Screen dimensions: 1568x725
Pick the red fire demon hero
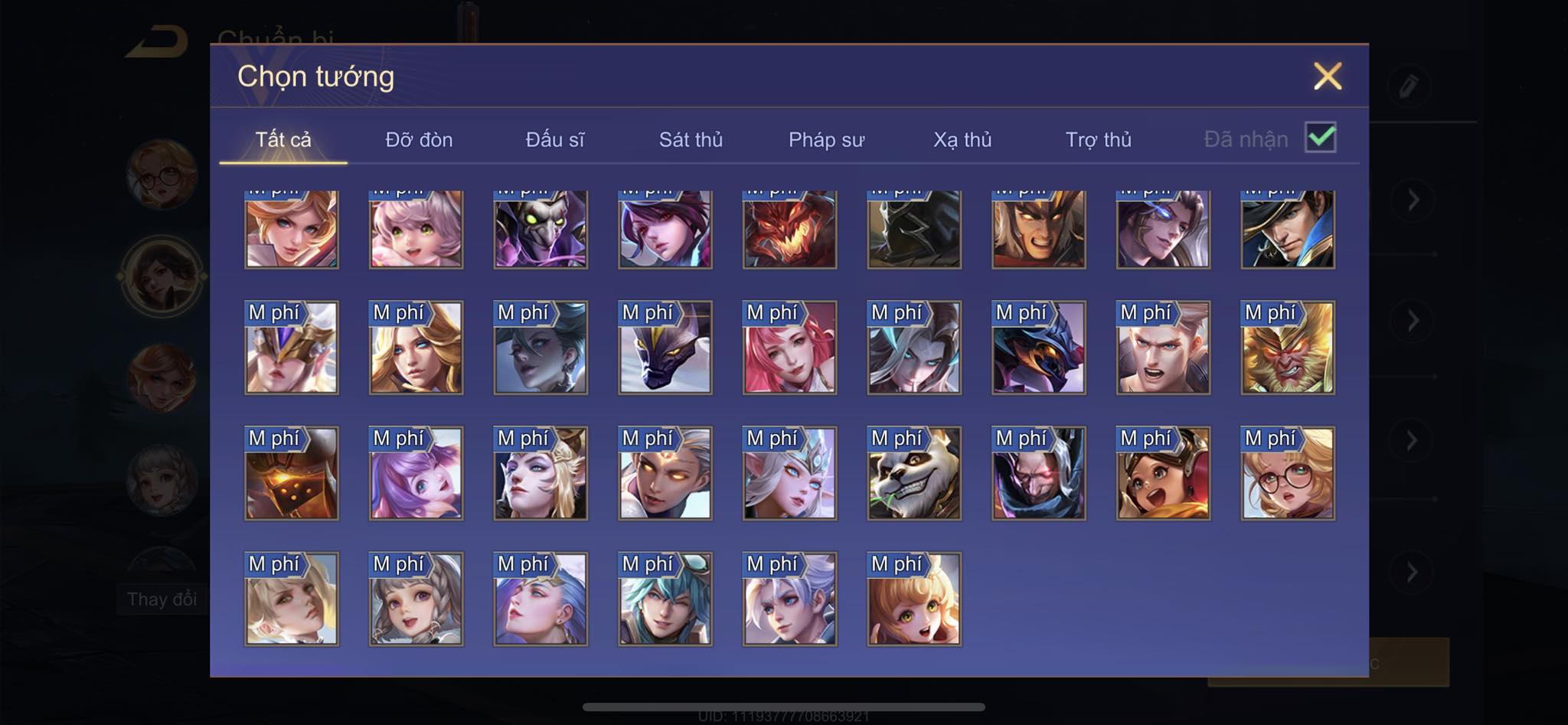[789, 228]
